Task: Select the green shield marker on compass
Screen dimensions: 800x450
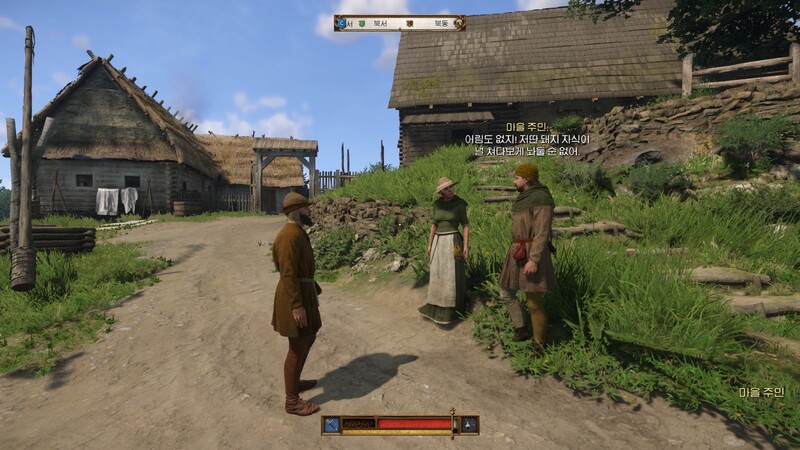Action: tap(363, 22)
